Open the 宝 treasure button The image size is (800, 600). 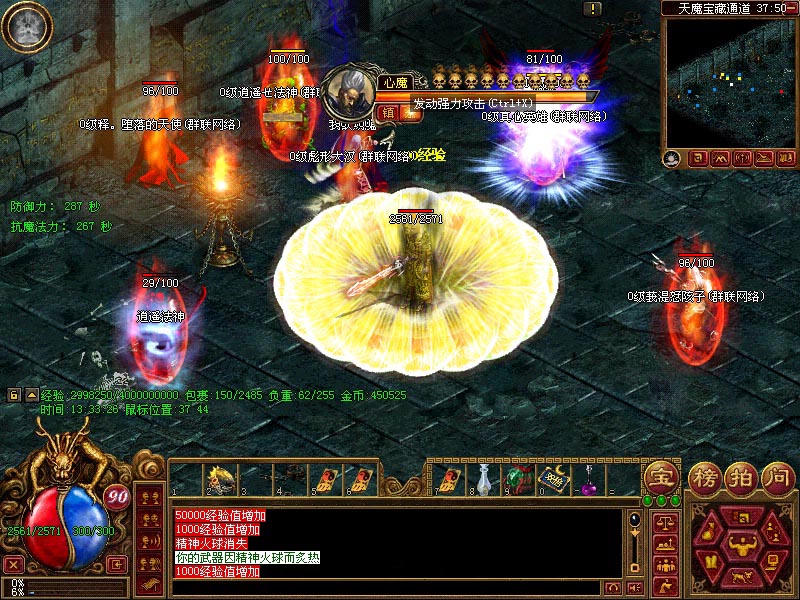[x=661, y=478]
